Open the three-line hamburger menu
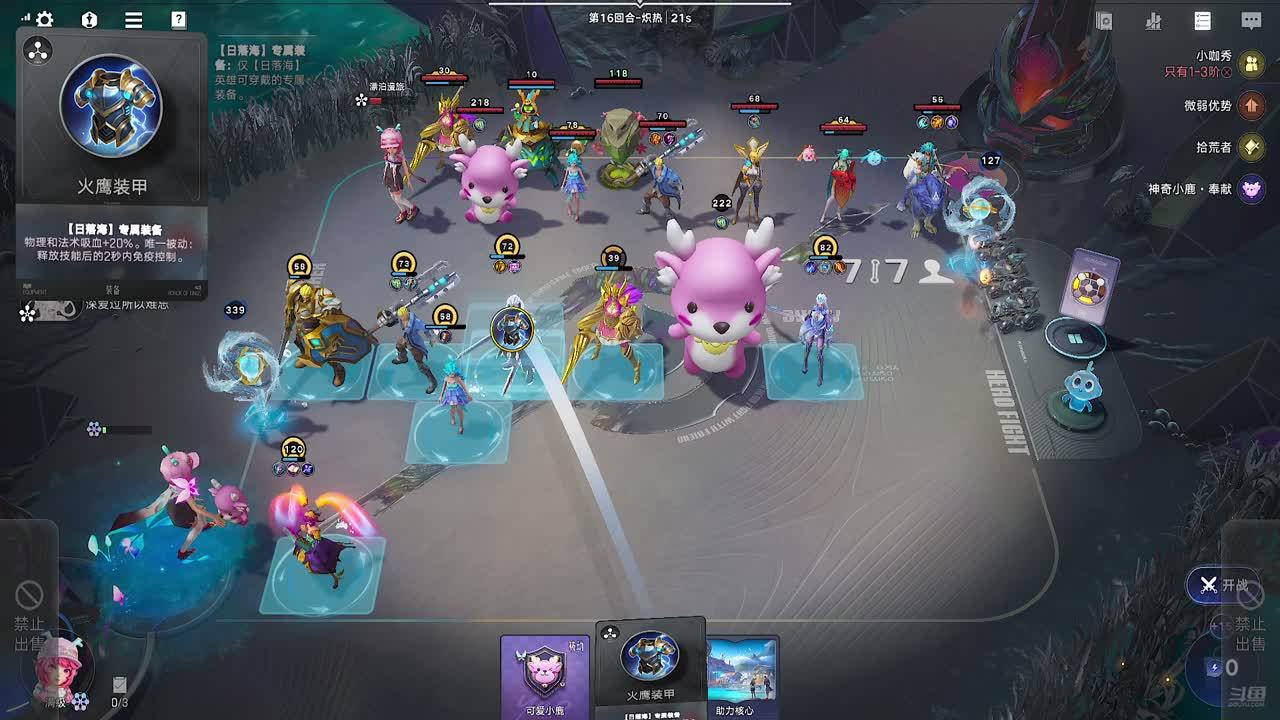This screenshot has height=720, width=1280. click(x=133, y=20)
